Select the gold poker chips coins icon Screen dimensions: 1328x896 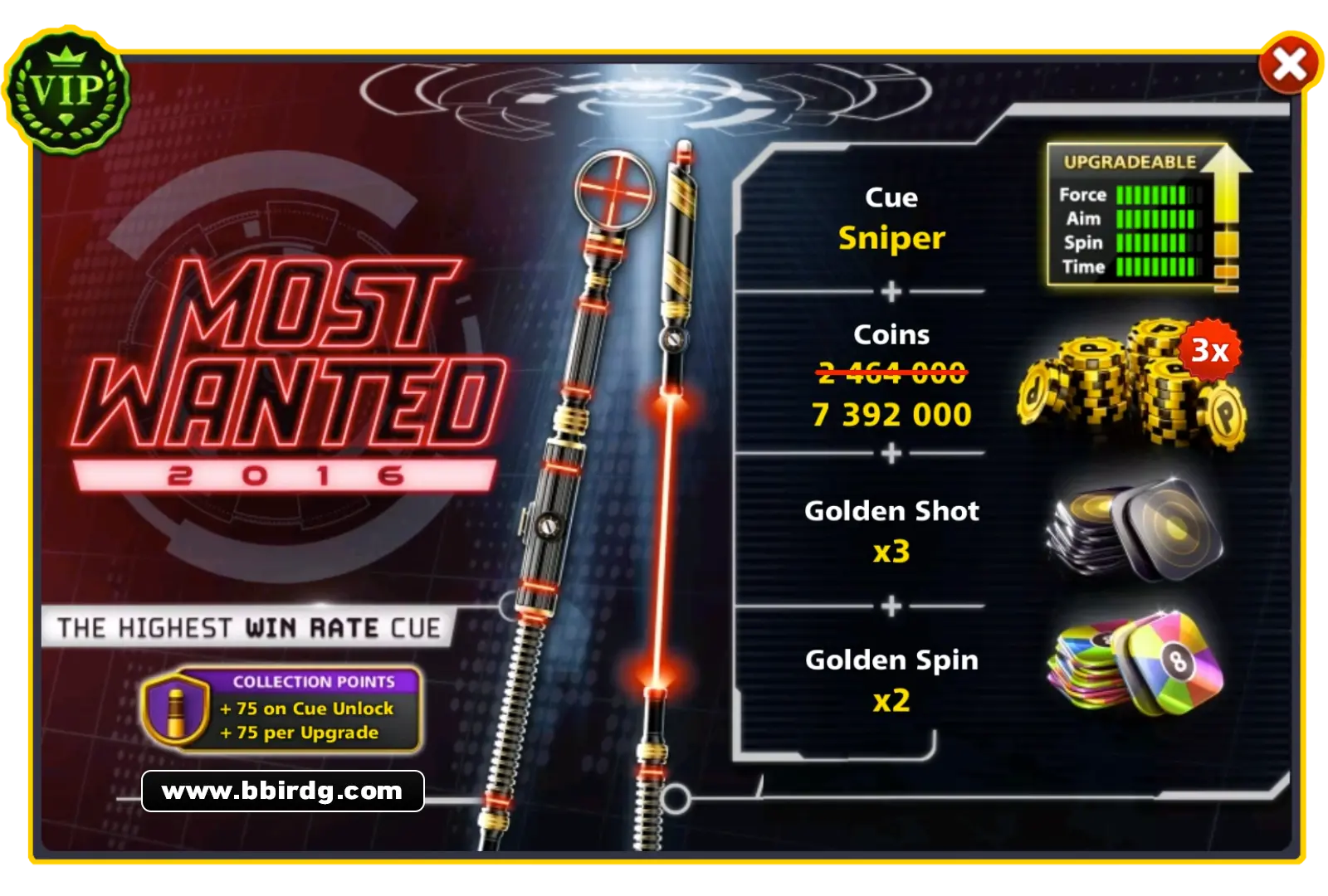point(1104,390)
